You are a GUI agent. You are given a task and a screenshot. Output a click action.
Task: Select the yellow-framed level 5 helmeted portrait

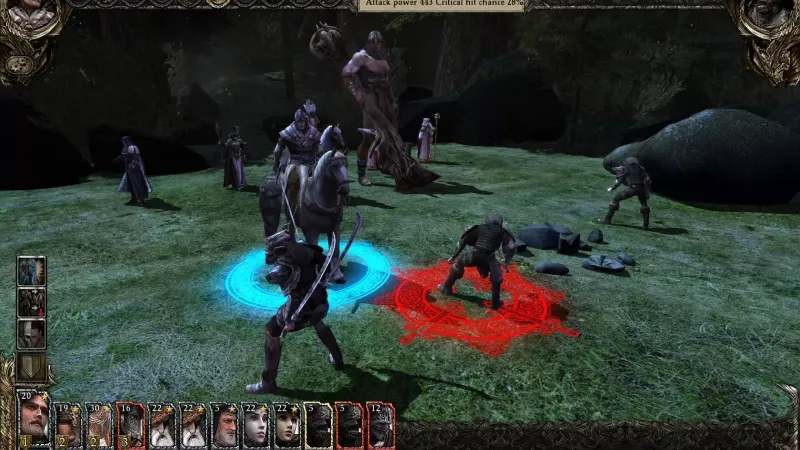pyautogui.click(x=318, y=426)
